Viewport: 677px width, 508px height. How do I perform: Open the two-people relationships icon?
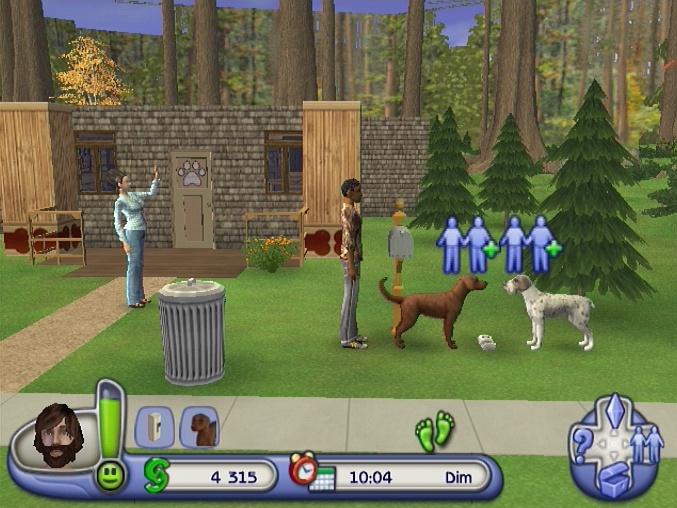click(646, 444)
